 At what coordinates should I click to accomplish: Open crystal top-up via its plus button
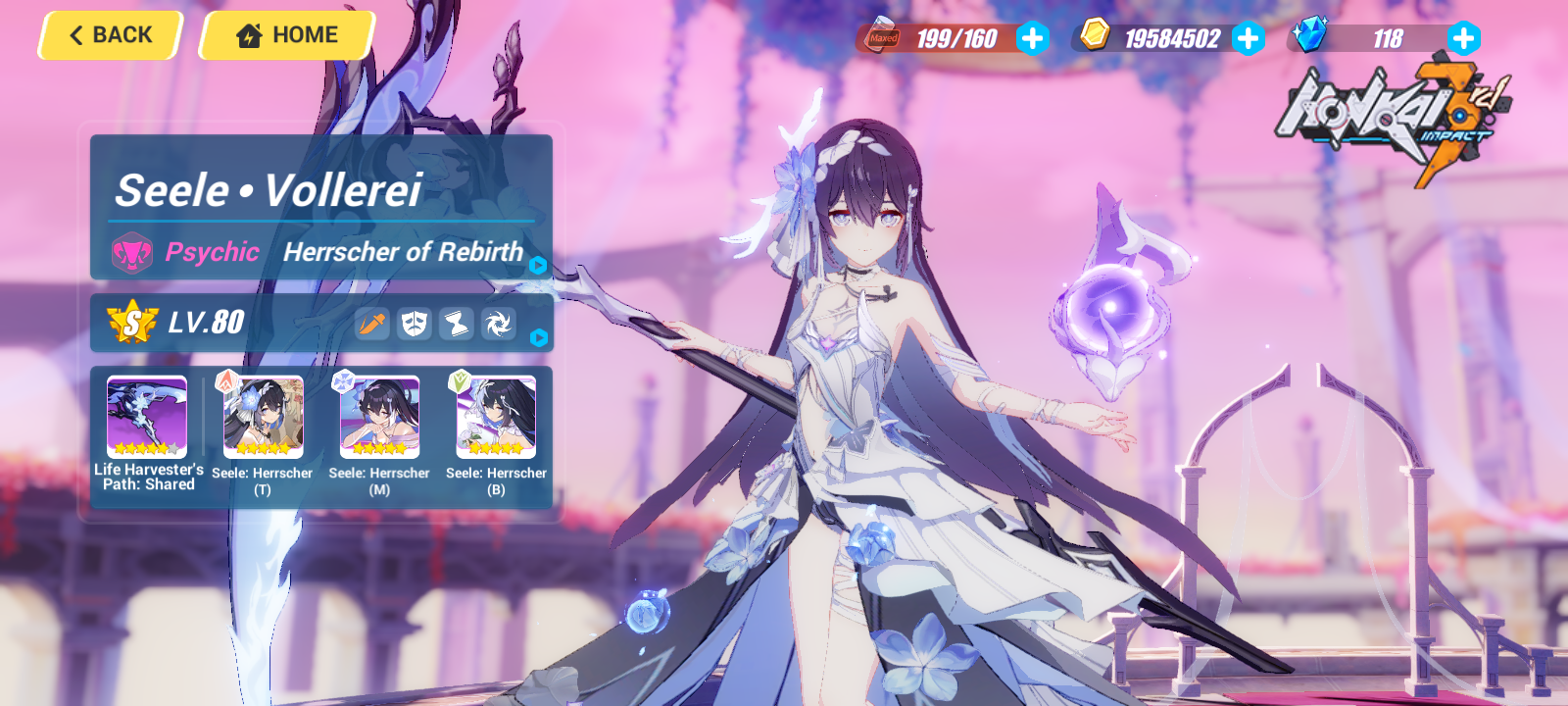[1462, 40]
